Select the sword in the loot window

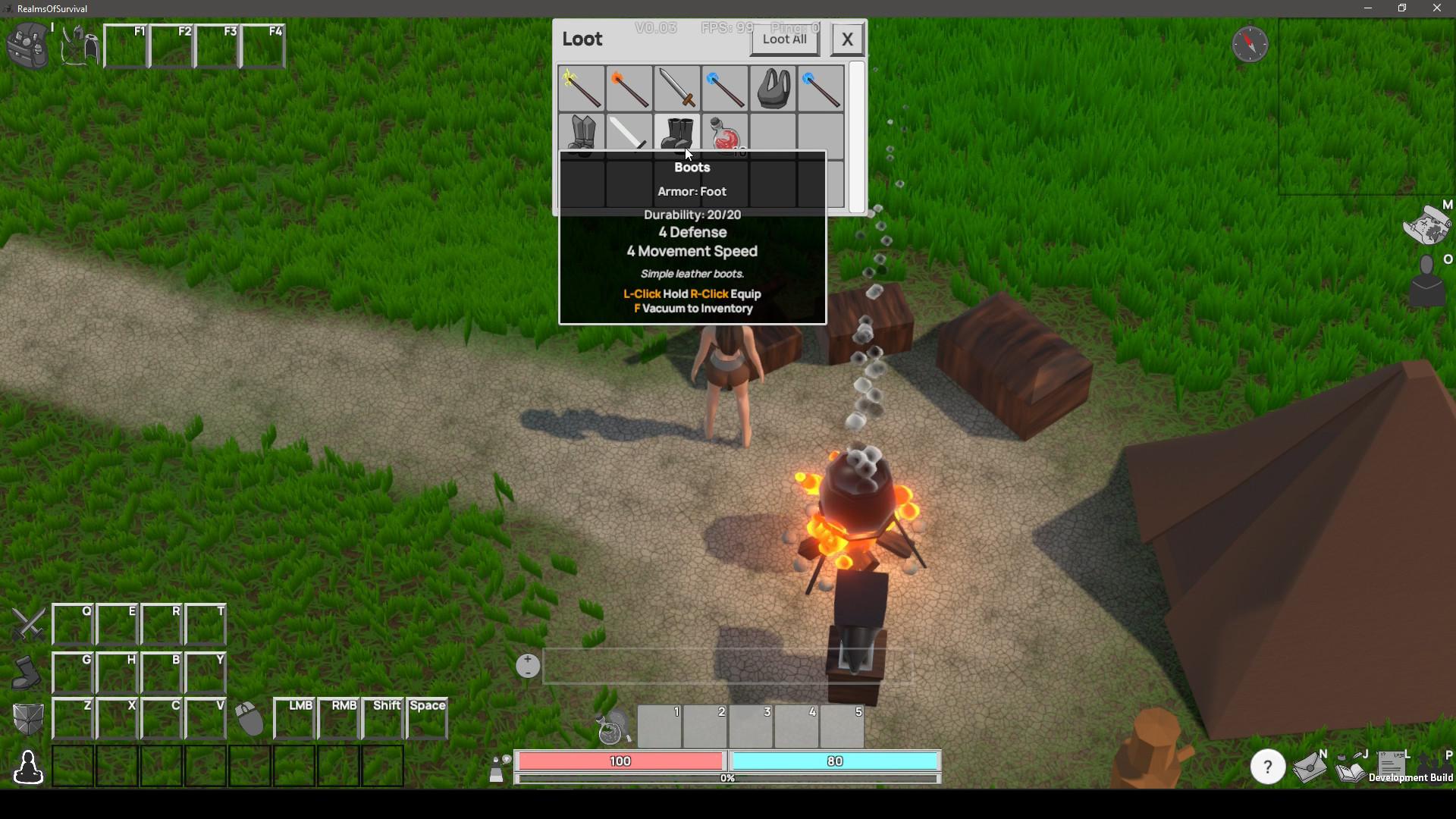pos(676,89)
